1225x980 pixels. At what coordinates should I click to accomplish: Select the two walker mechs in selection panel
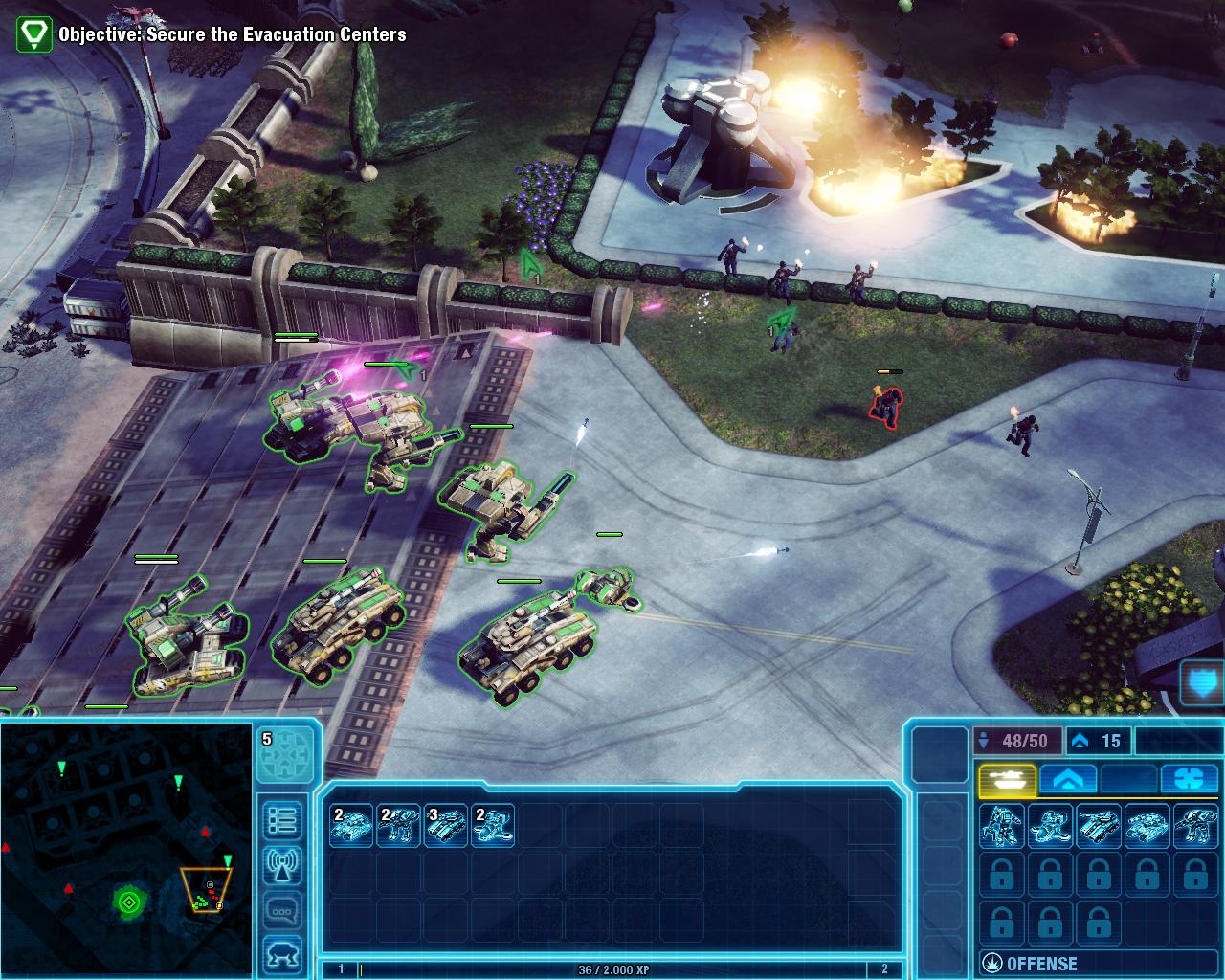[x=398, y=825]
